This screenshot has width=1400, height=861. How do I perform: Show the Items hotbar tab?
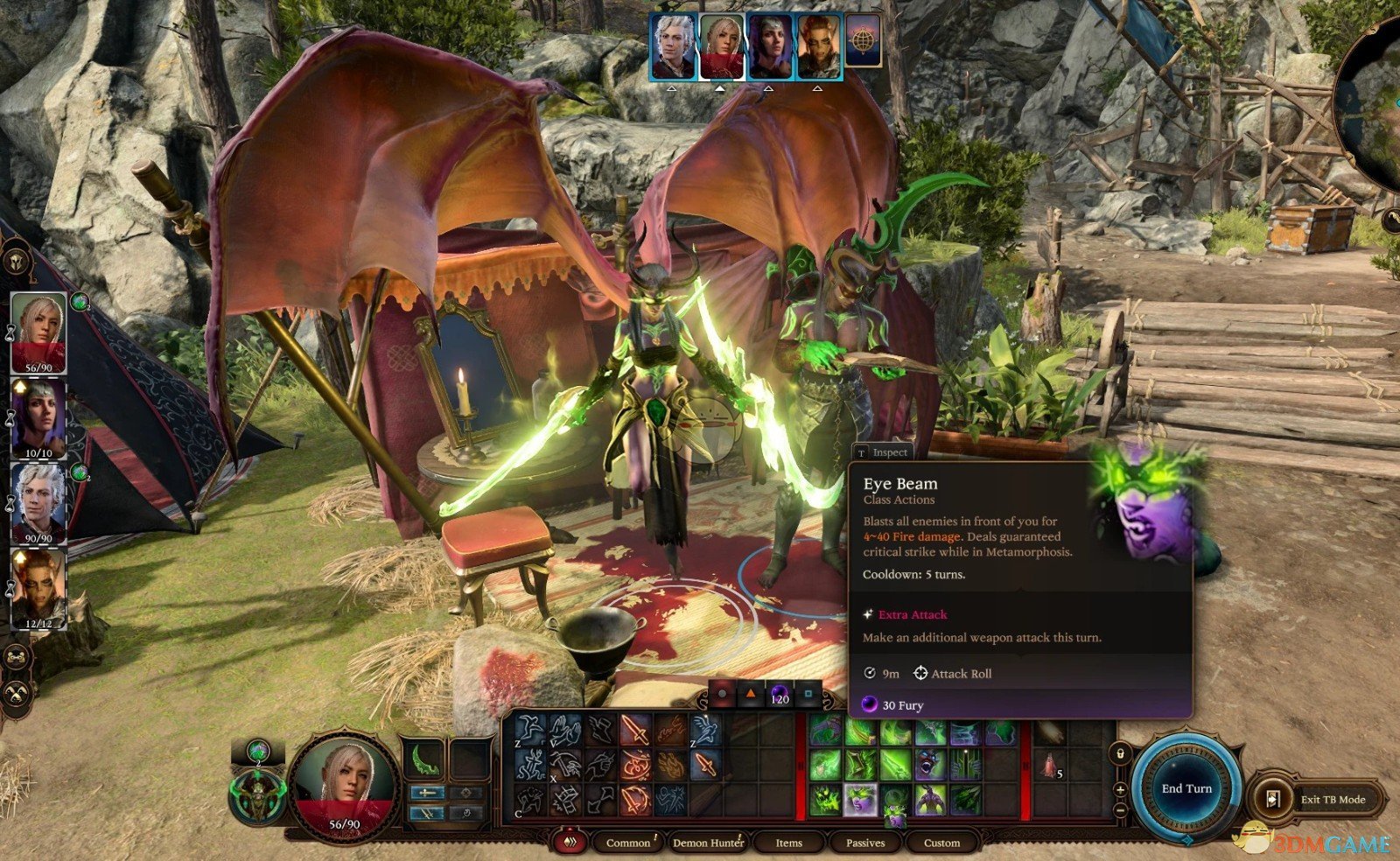[788, 843]
